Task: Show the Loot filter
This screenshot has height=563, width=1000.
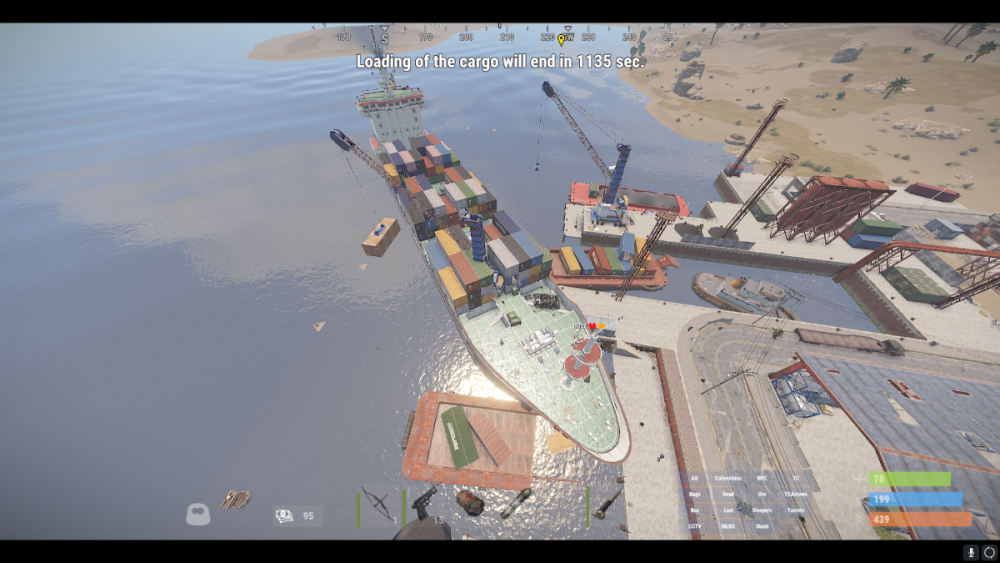Action: point(728,510)
